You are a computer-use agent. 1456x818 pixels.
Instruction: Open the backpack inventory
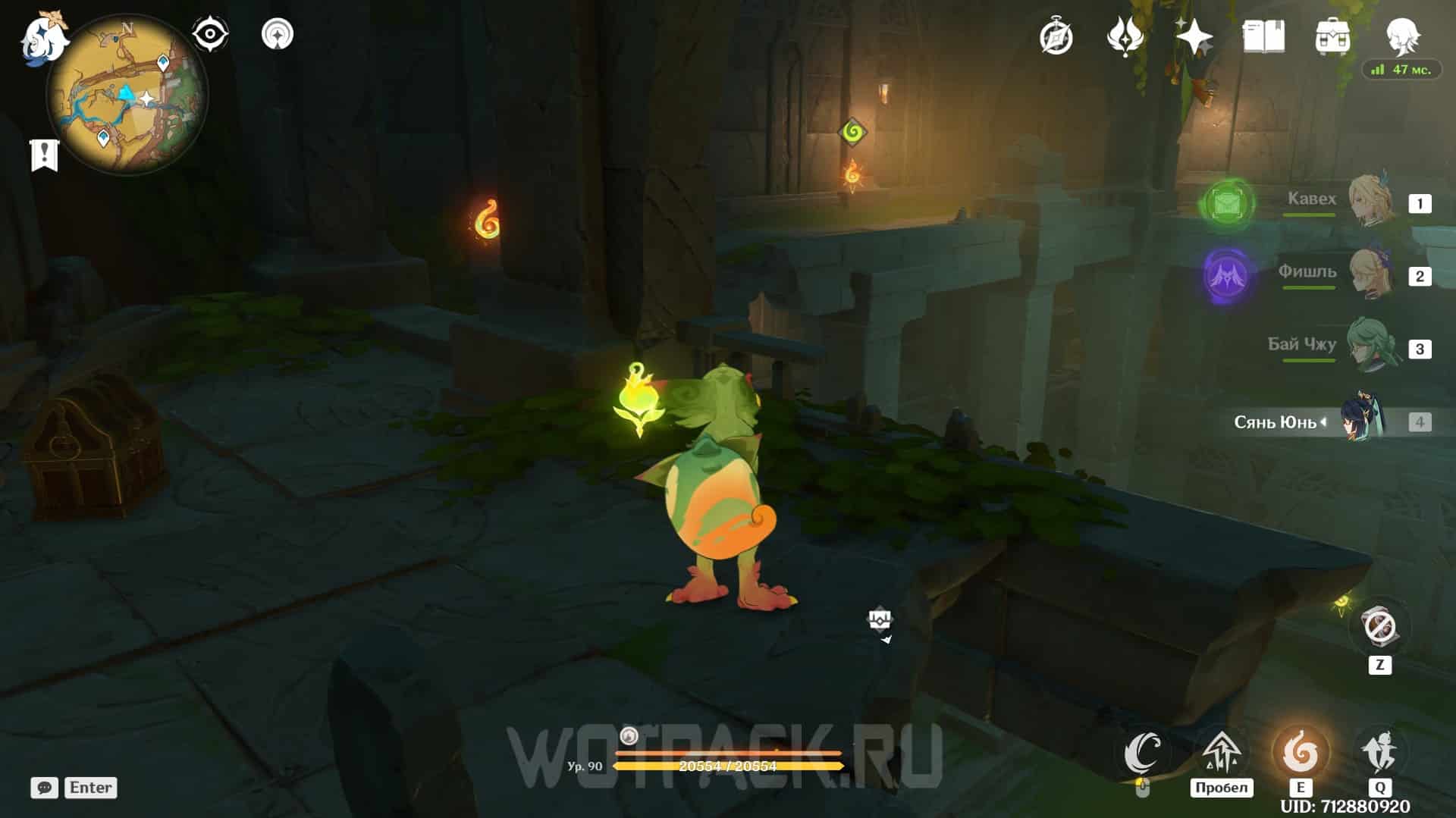tap(1332, 36)
